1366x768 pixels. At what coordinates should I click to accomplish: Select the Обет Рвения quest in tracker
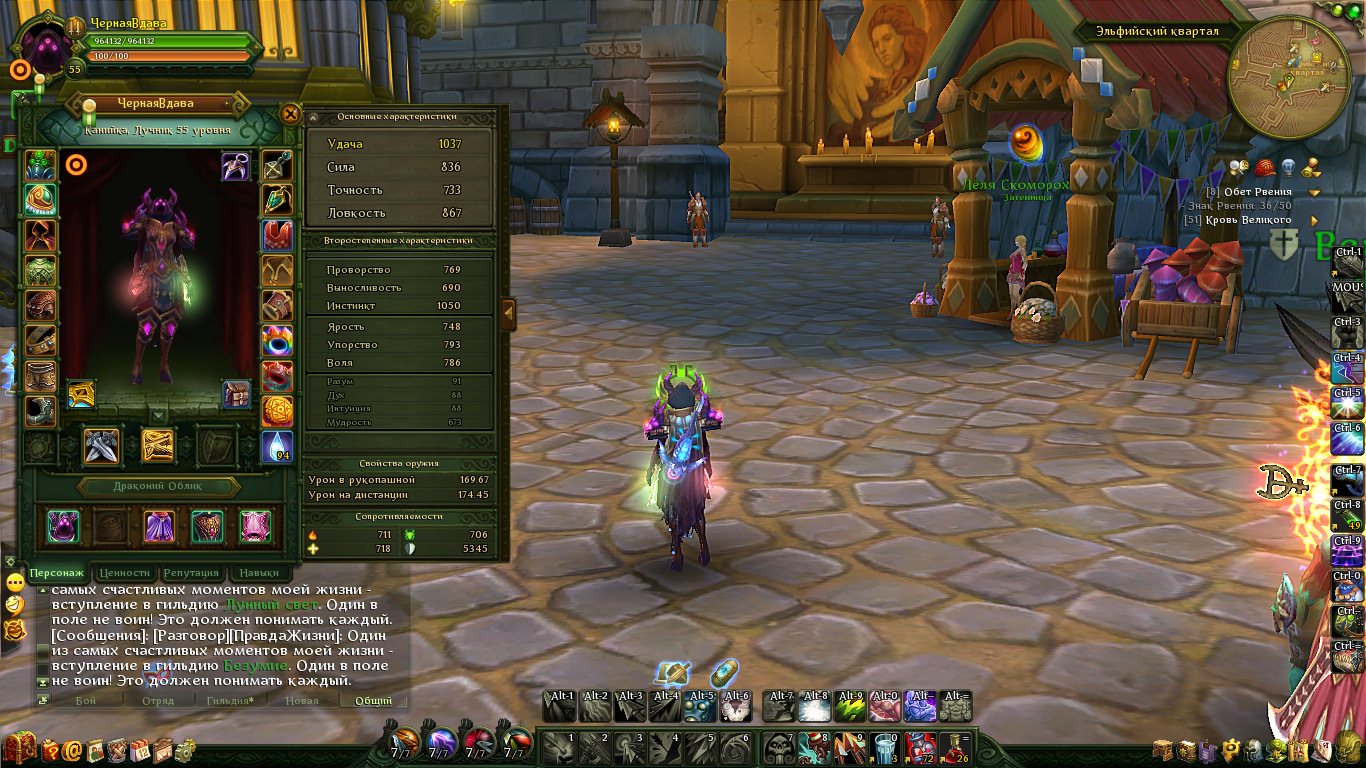coord(1264,191)
